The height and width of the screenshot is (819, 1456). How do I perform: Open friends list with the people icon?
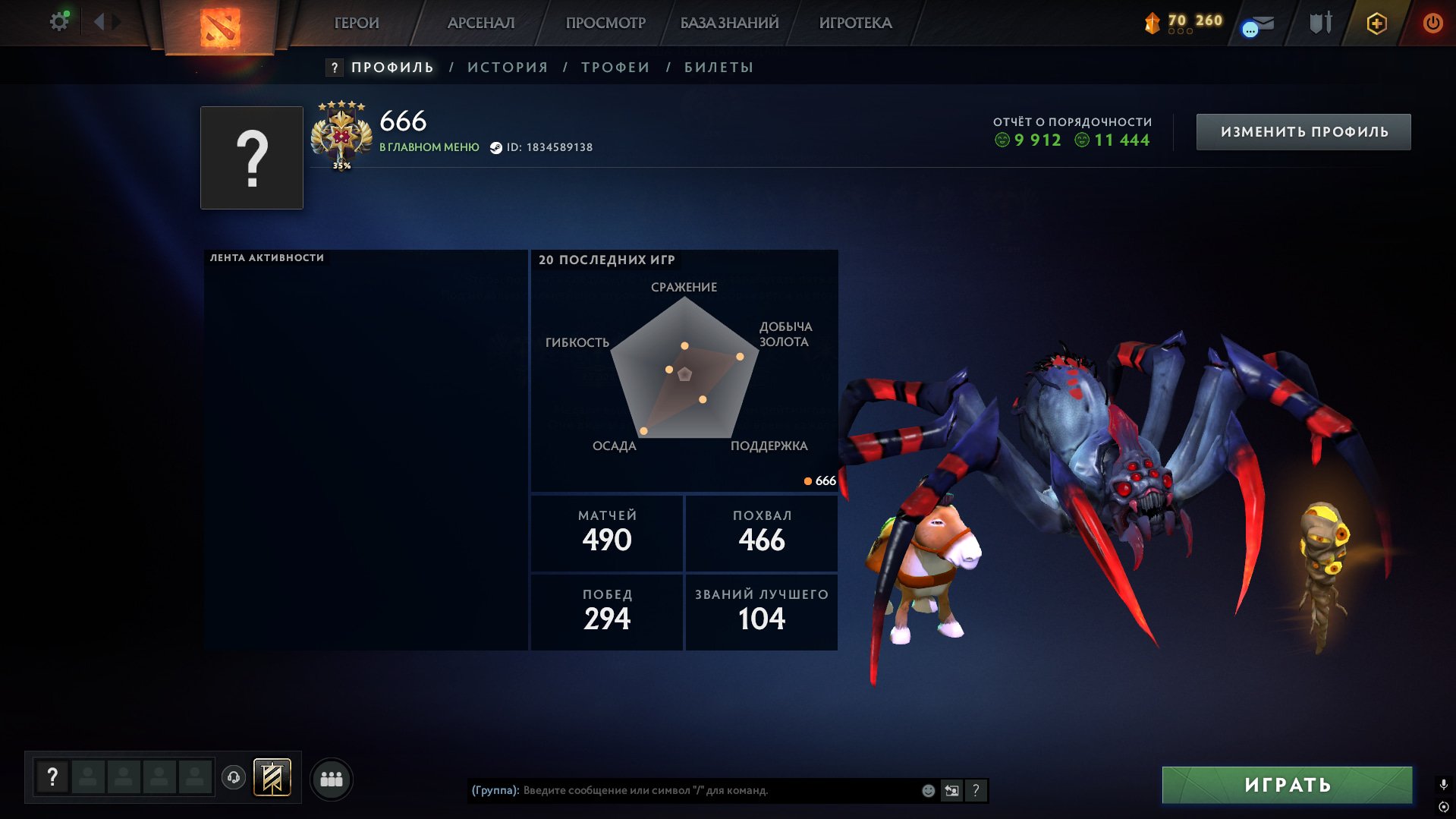pos(331,777)
